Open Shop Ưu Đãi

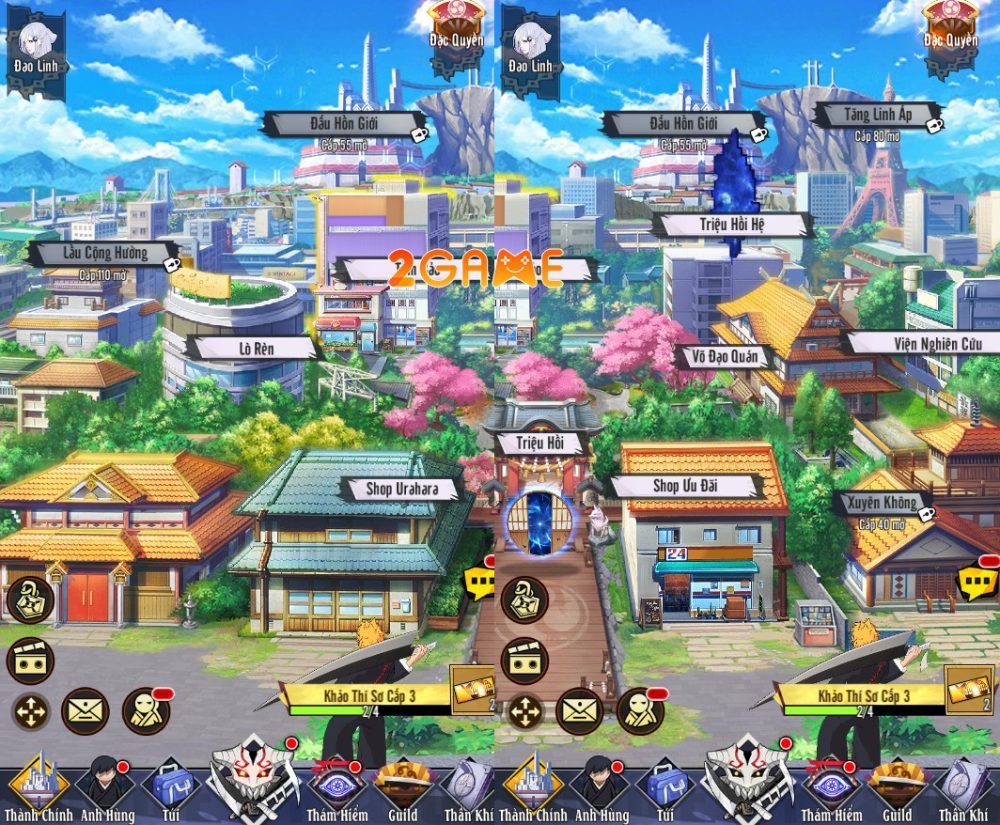(x=689, y=486)
